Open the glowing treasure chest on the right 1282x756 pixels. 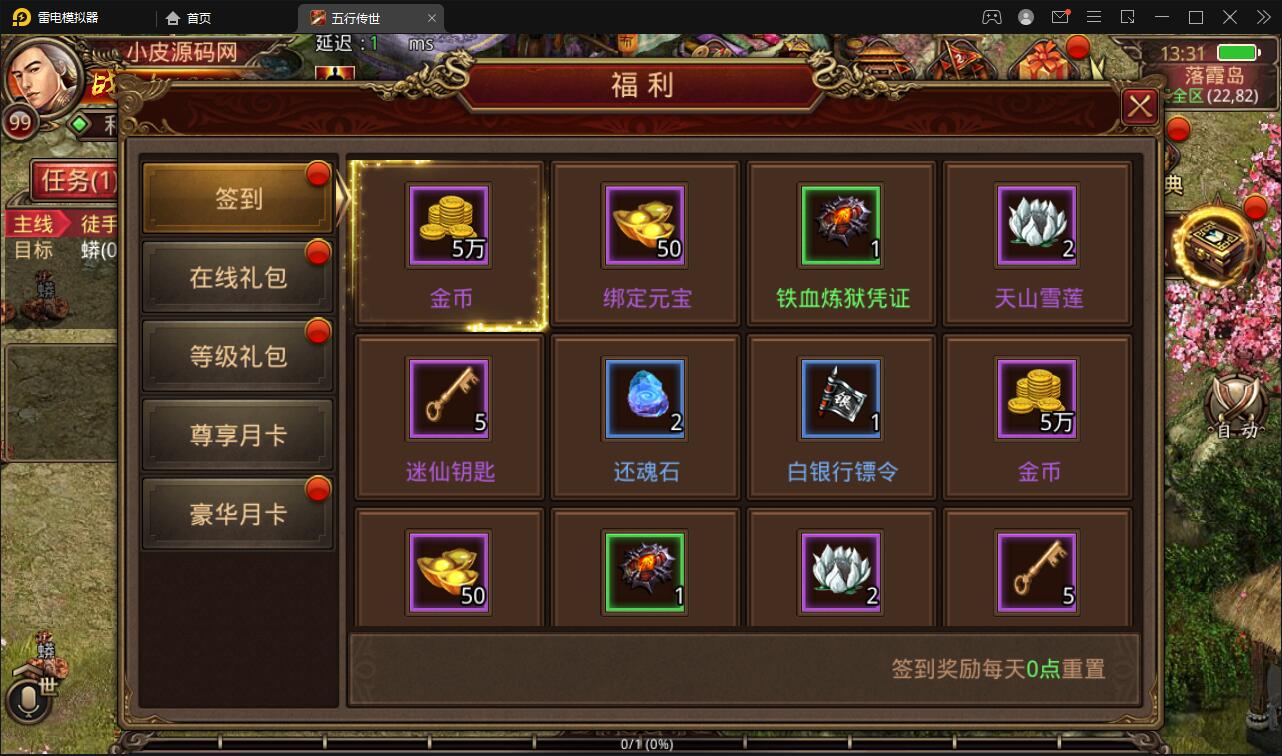point(1214,243)
